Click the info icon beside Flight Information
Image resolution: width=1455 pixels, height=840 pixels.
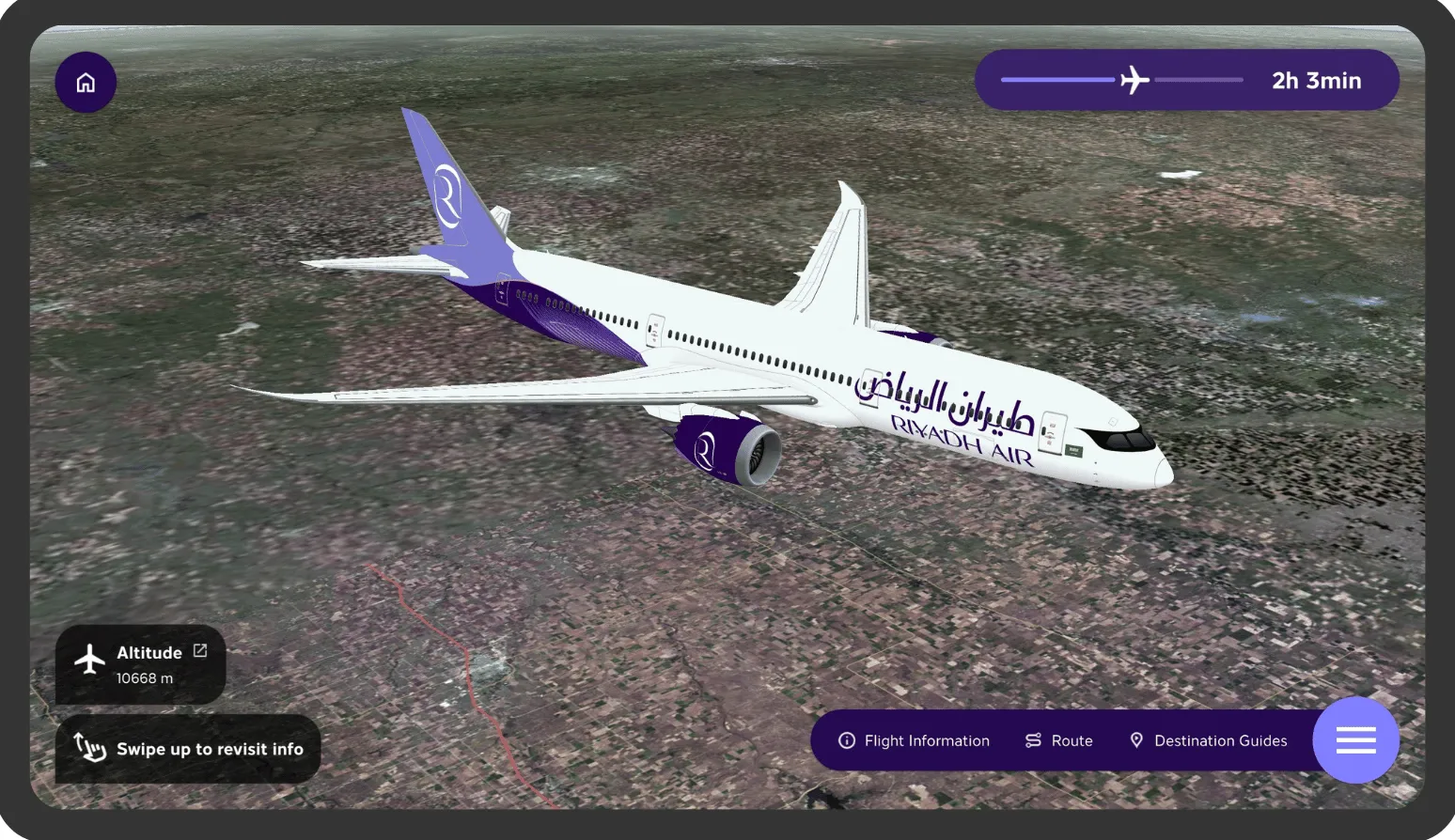pos(847,740)
